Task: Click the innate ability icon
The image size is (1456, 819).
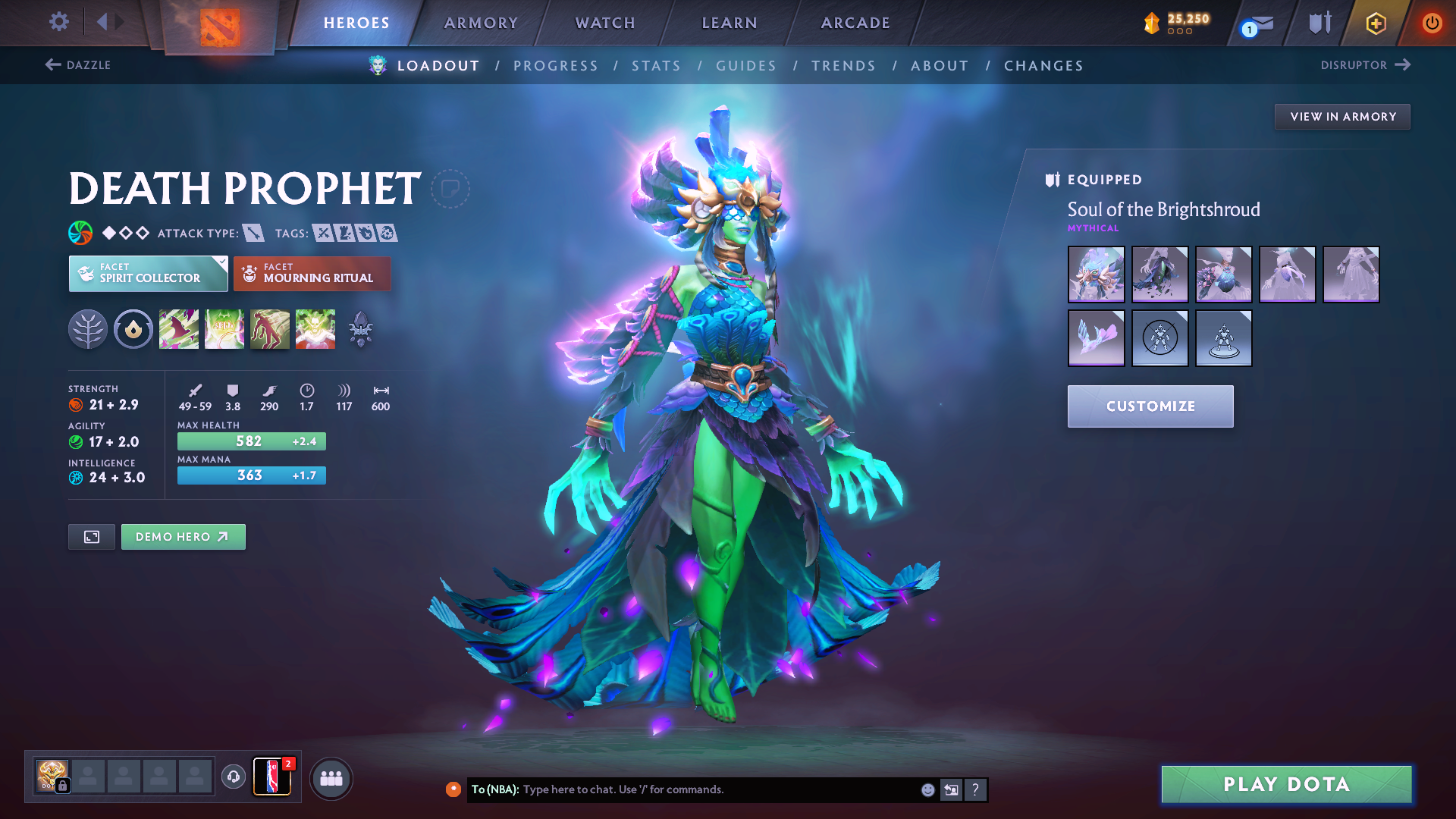Action: tap(133, 329)
